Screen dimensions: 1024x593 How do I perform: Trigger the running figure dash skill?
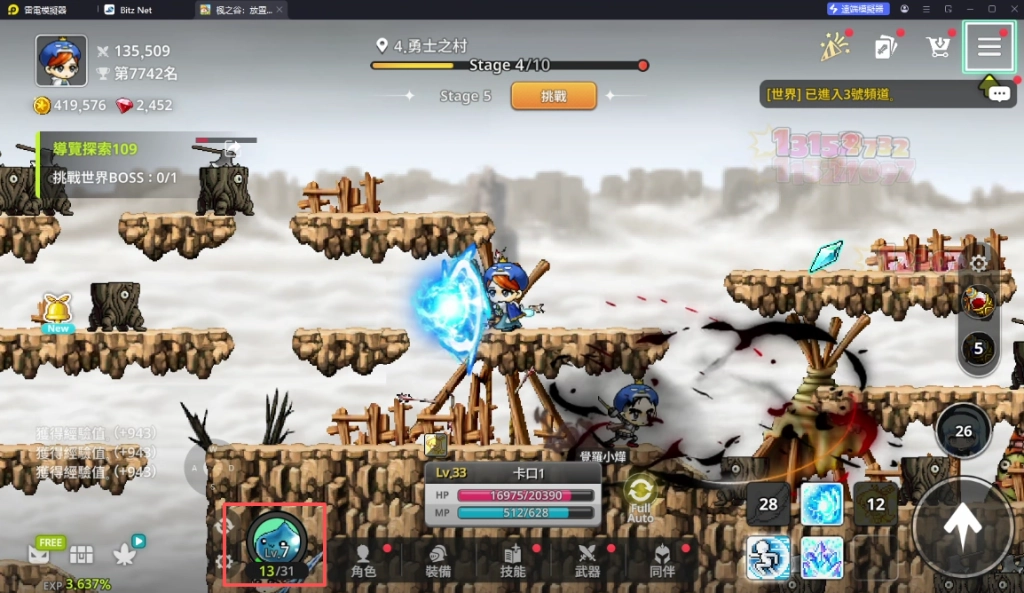tap(768, 557)
